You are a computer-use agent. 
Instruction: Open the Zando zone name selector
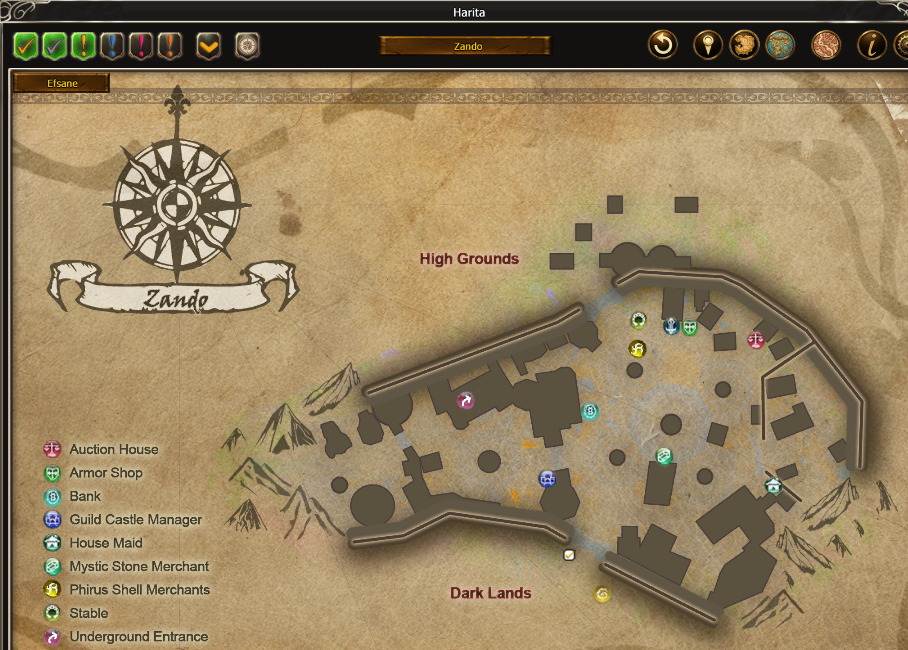pos(465,46)
